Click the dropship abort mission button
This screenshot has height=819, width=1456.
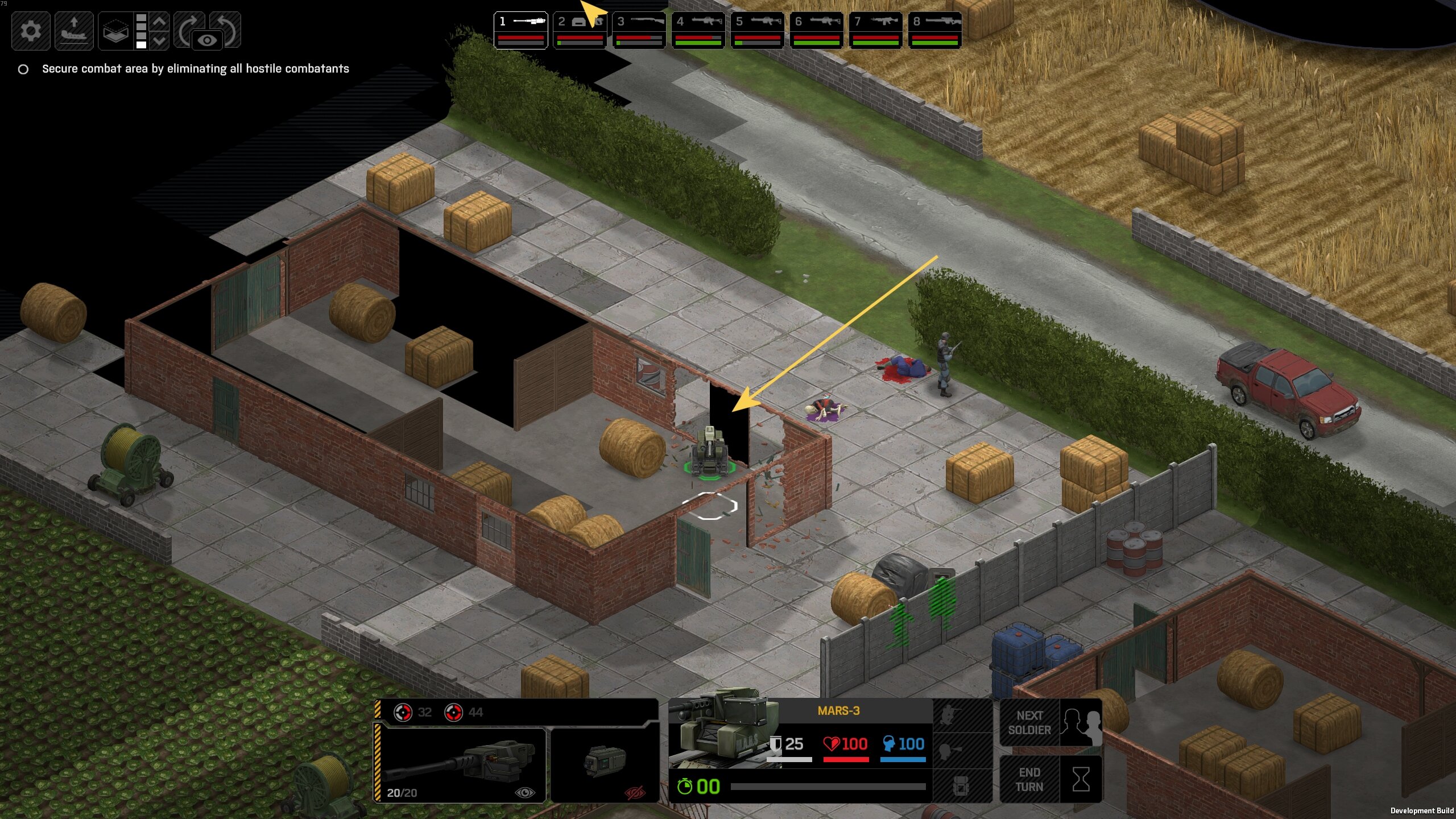[74, 31]
